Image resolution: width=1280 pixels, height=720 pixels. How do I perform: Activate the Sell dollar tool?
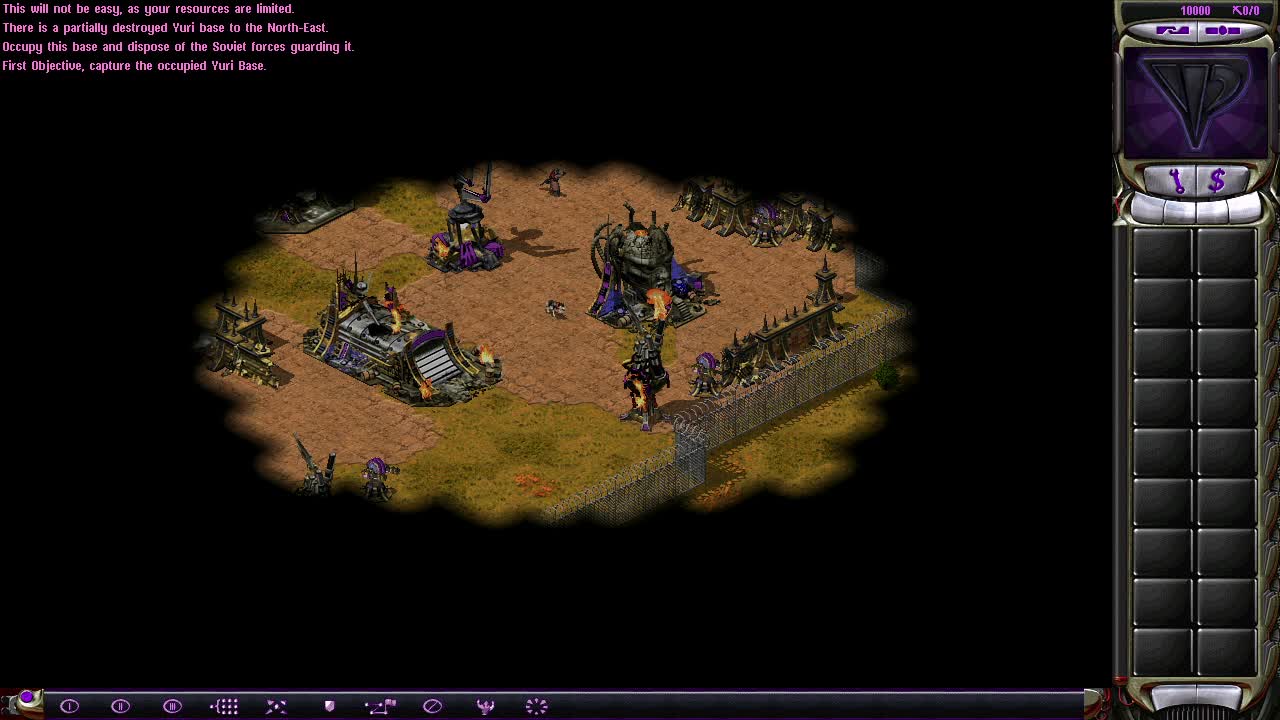tap(1216, 181)
